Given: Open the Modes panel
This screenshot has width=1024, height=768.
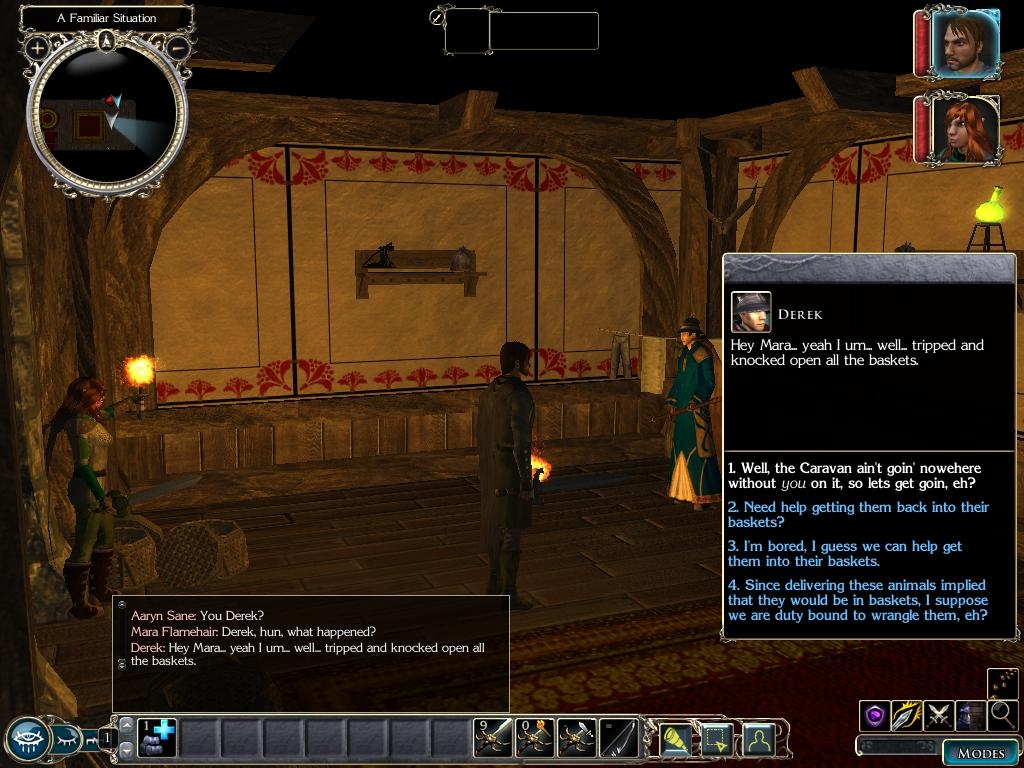Looking at the screenshot, I should (x=980, y=753).
